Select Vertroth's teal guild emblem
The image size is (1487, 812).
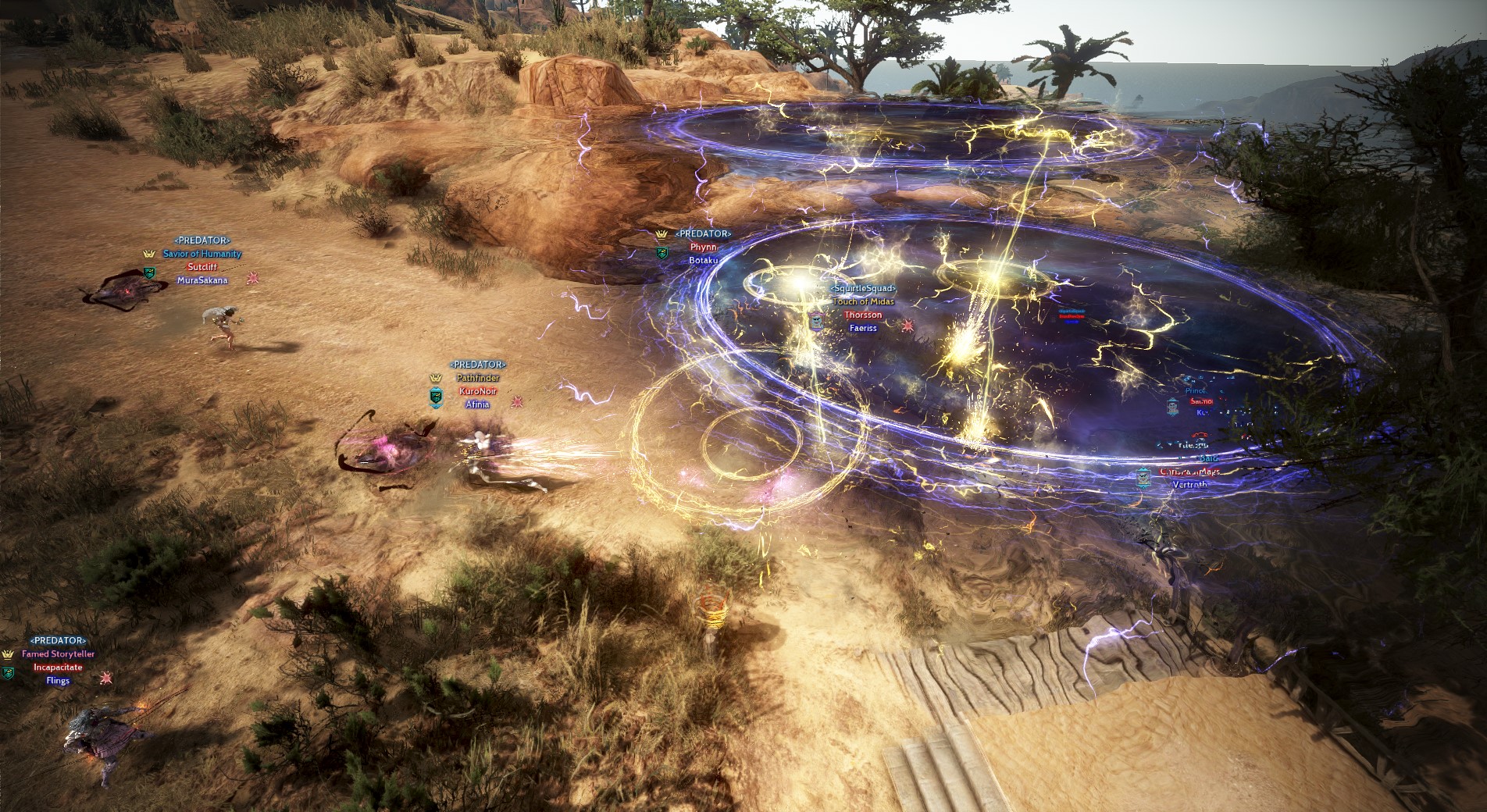pyautogui.click(x=1143, y=479)
